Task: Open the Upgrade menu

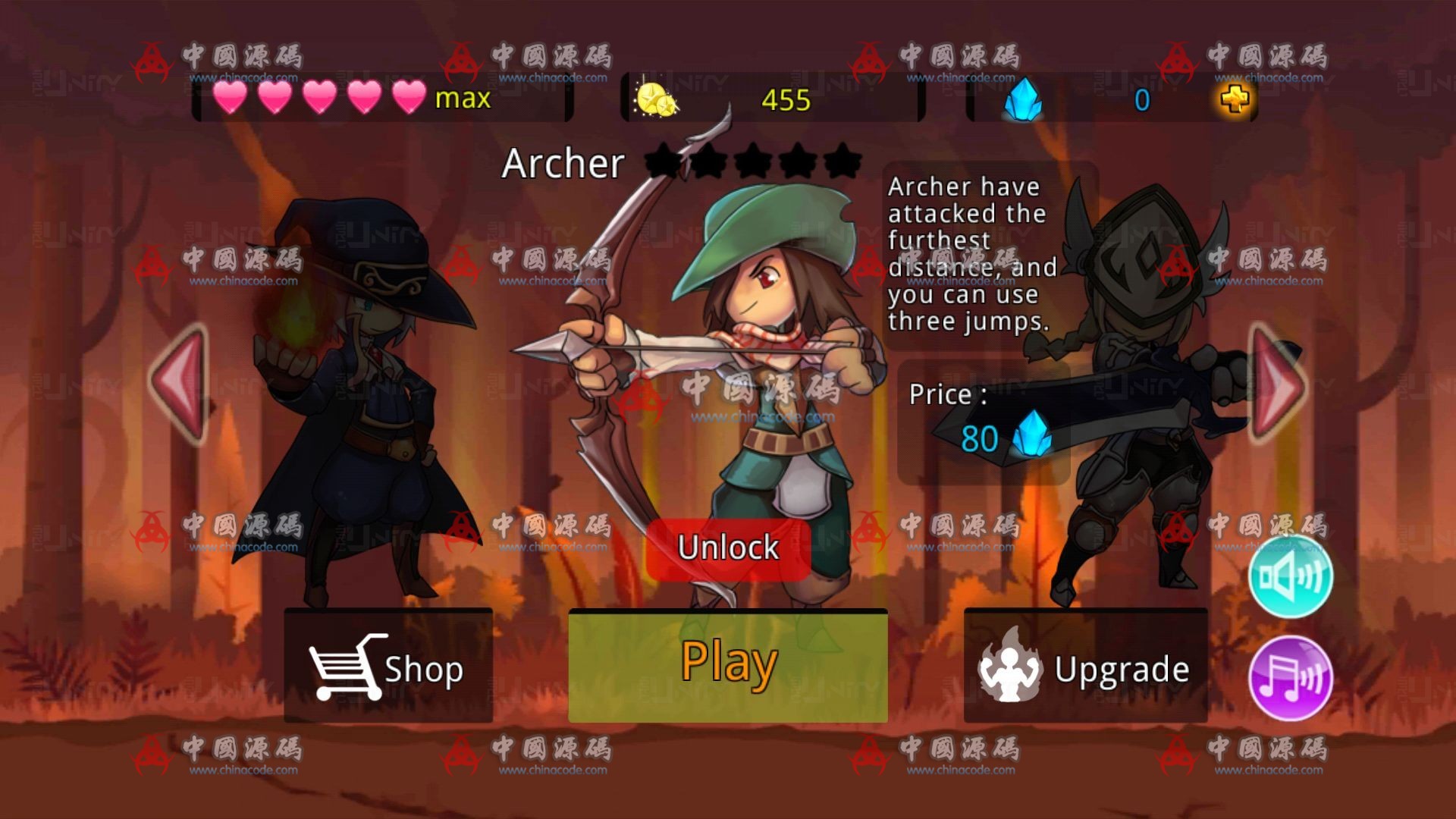Action: [x=1085, y=667]
